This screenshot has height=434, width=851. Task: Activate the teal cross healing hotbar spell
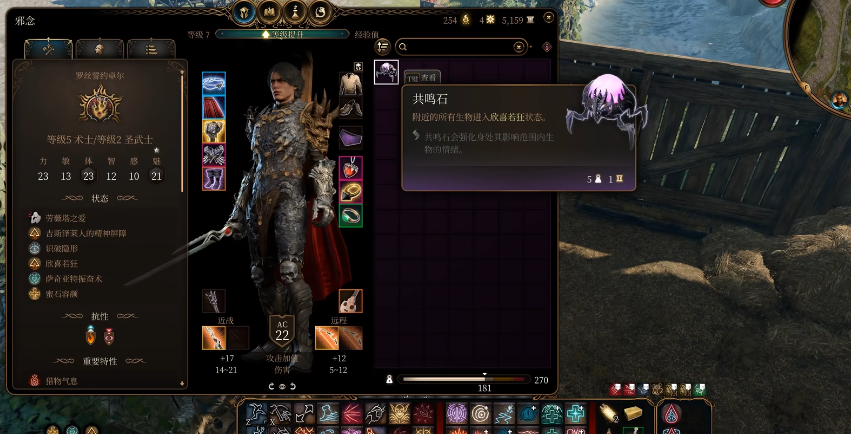(576, 414)
